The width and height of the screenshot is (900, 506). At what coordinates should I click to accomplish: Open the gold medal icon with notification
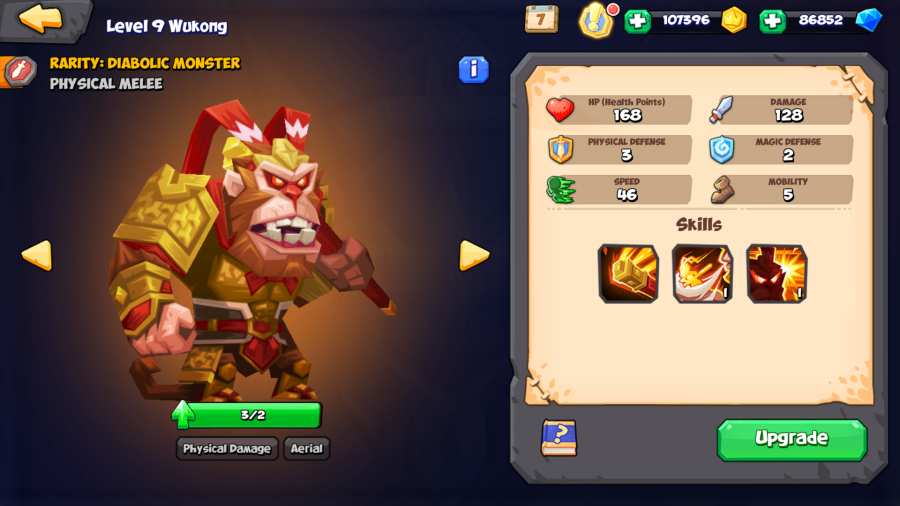[597, 19]
